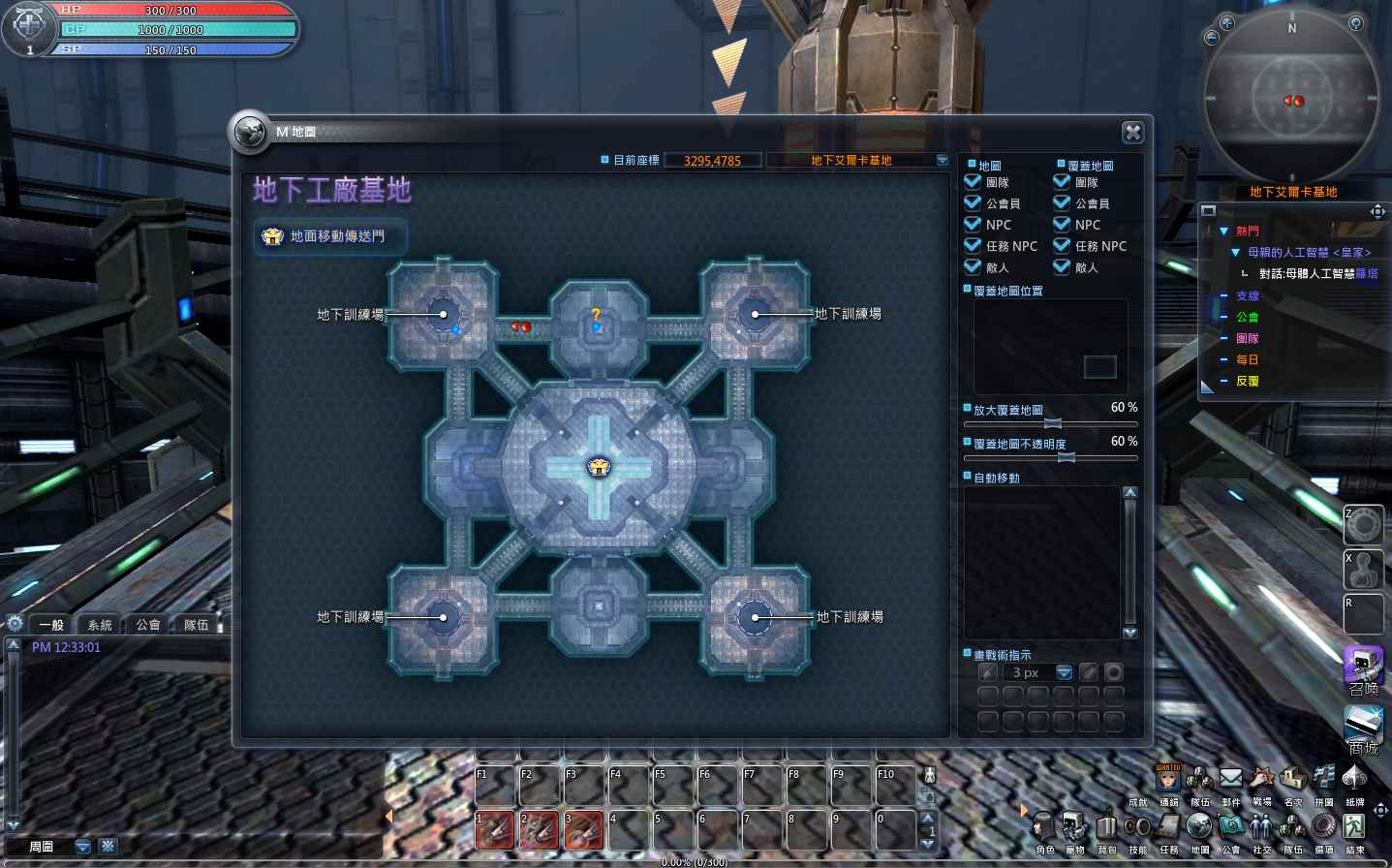Switch to the 系統 chat tab
1392x868 pixels.
tap(99, 624)
